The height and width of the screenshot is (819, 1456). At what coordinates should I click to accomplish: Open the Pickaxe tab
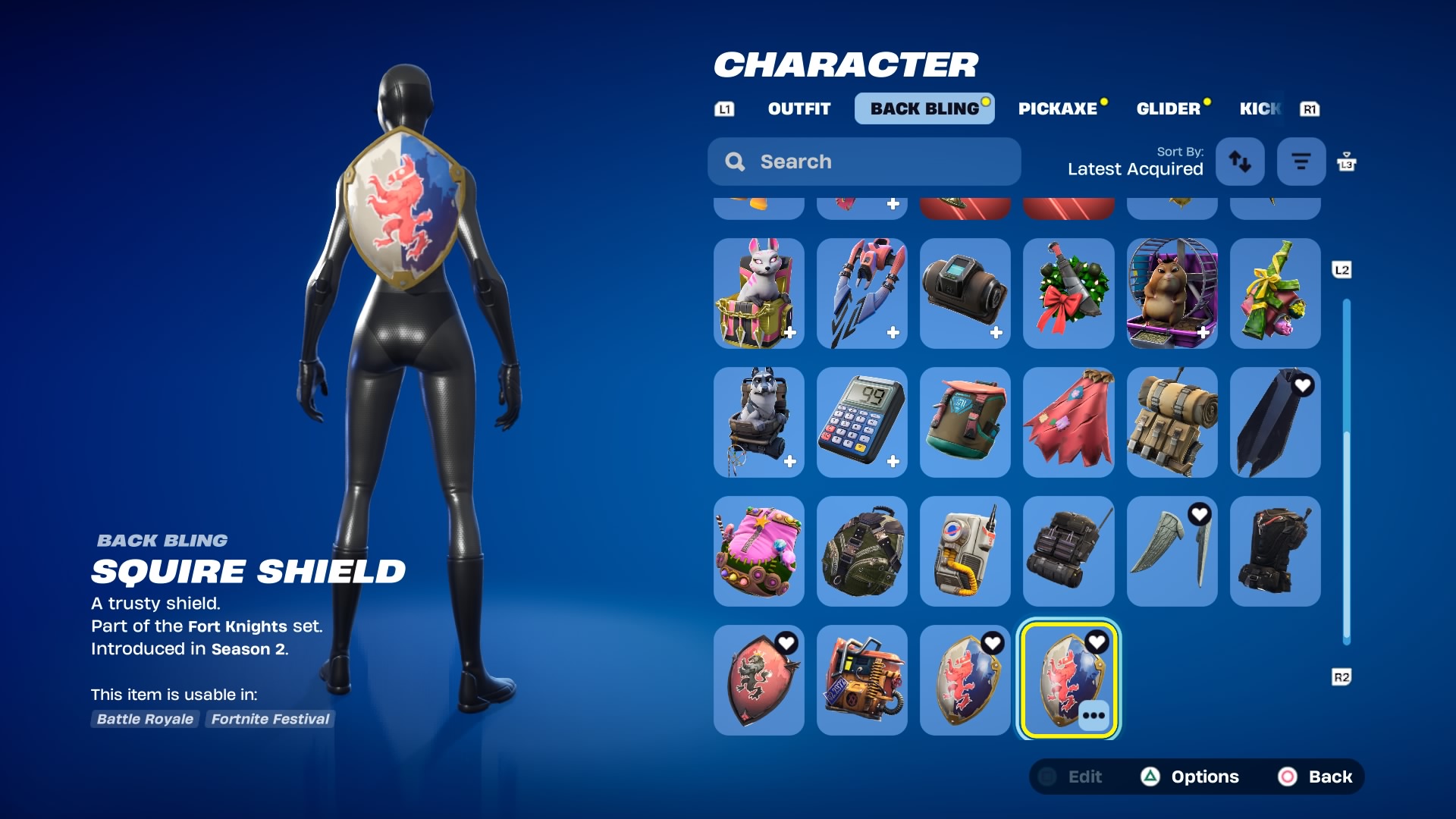click(1057, 108)
